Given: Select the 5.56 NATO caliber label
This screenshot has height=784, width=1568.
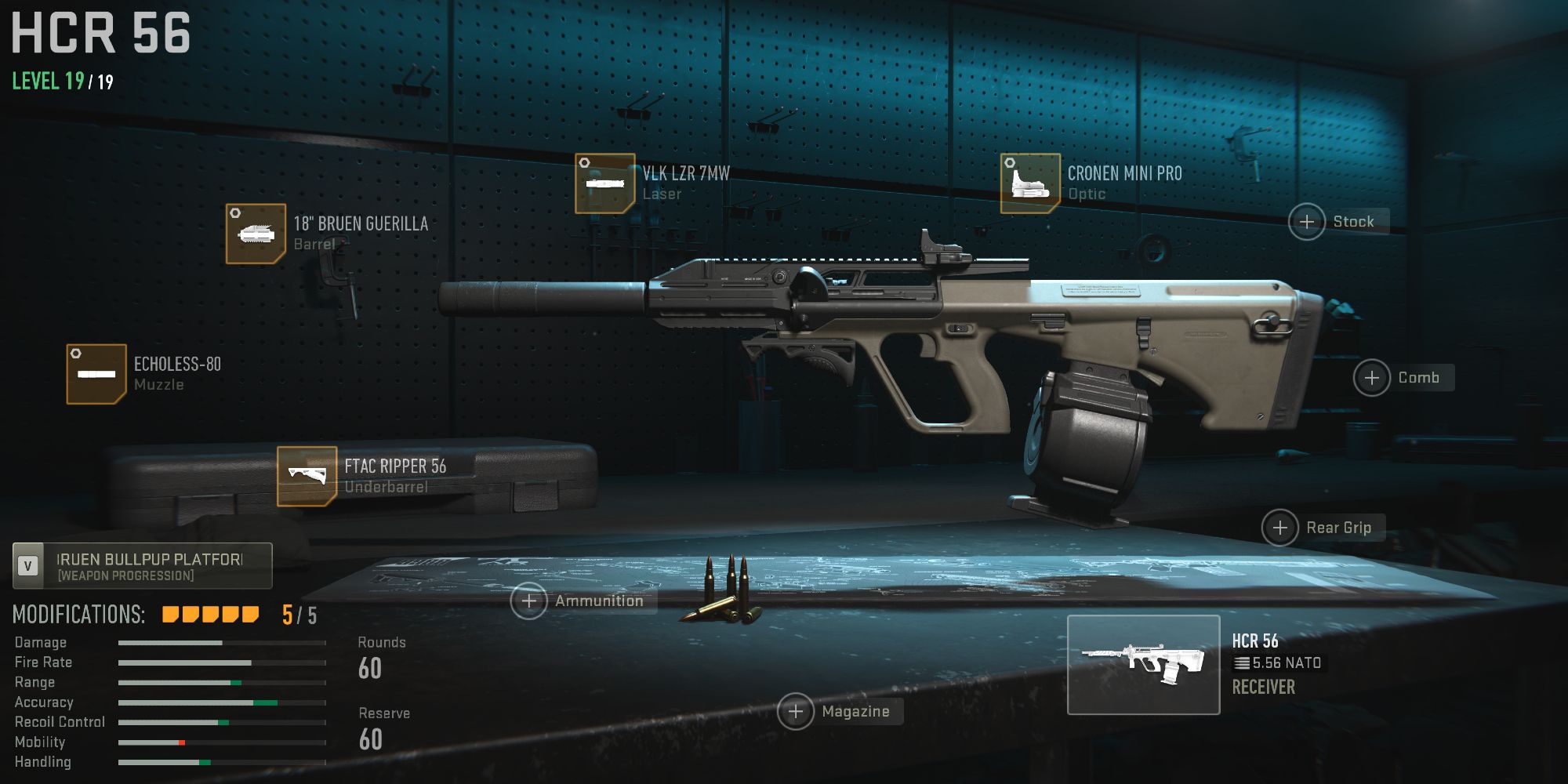Looking at the screenshot, I should (1279, 662).
